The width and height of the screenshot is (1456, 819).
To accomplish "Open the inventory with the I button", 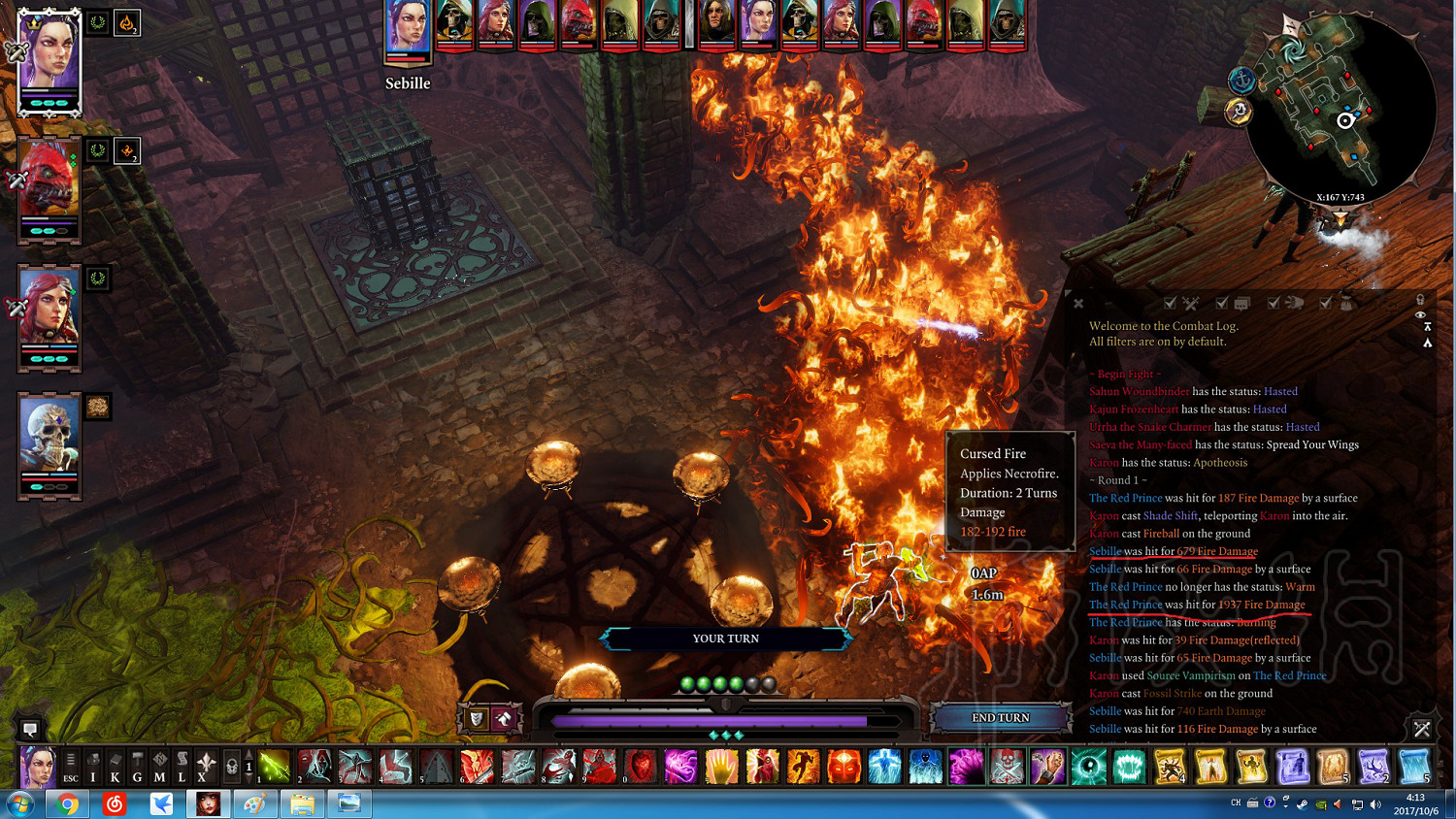I will pyautogui.click(x=93, y=767).
